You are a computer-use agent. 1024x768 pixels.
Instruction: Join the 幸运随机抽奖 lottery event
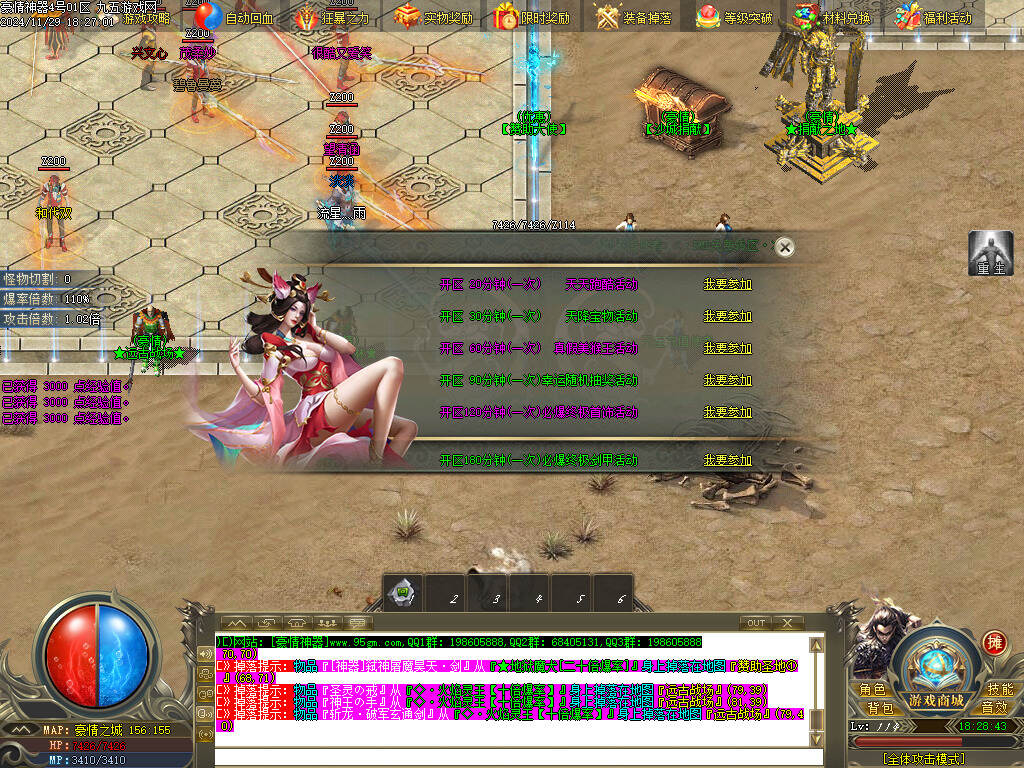tap(727, 380)
